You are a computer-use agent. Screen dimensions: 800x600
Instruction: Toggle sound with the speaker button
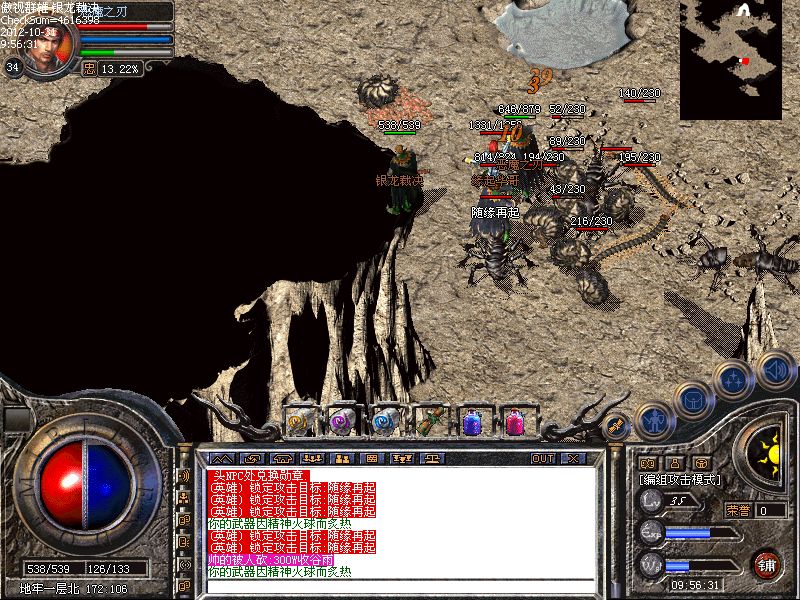(775, 368)
